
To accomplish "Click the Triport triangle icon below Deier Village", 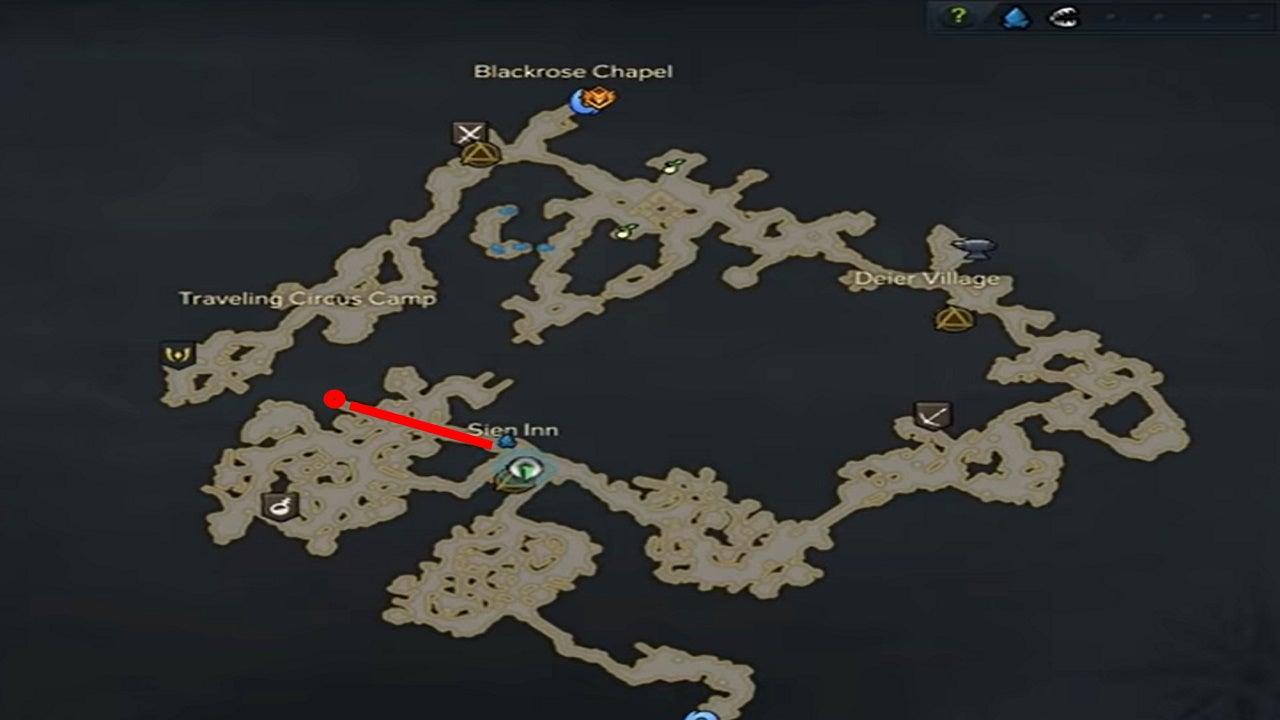I will pos(955,317).
